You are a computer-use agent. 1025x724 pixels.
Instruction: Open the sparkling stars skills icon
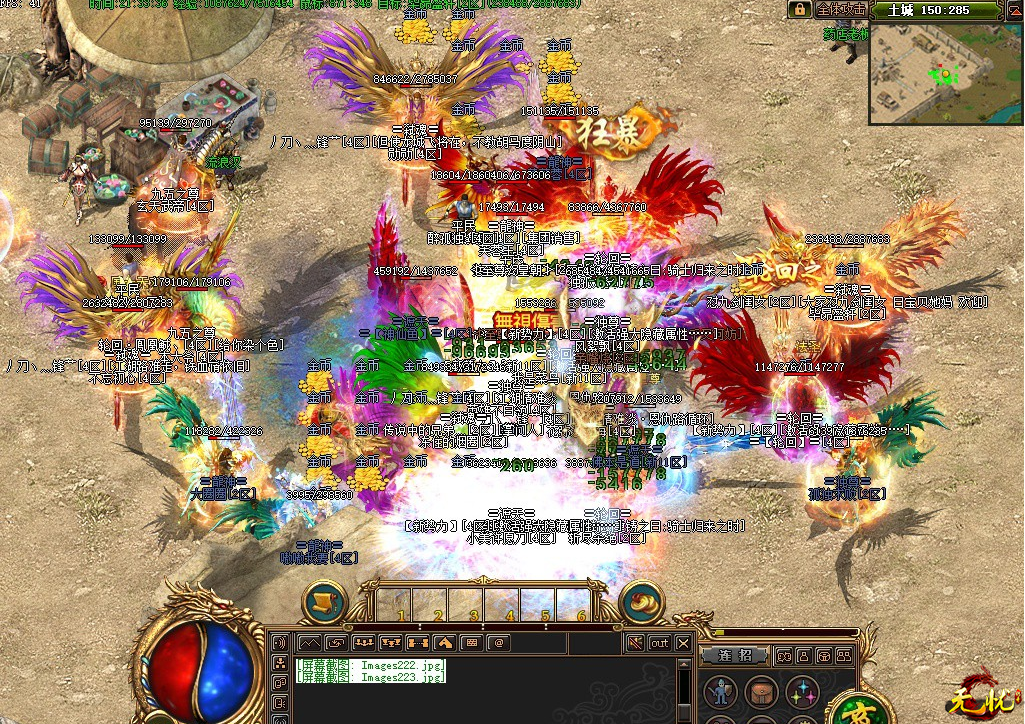pyautogui.click(x=800, y=691)
